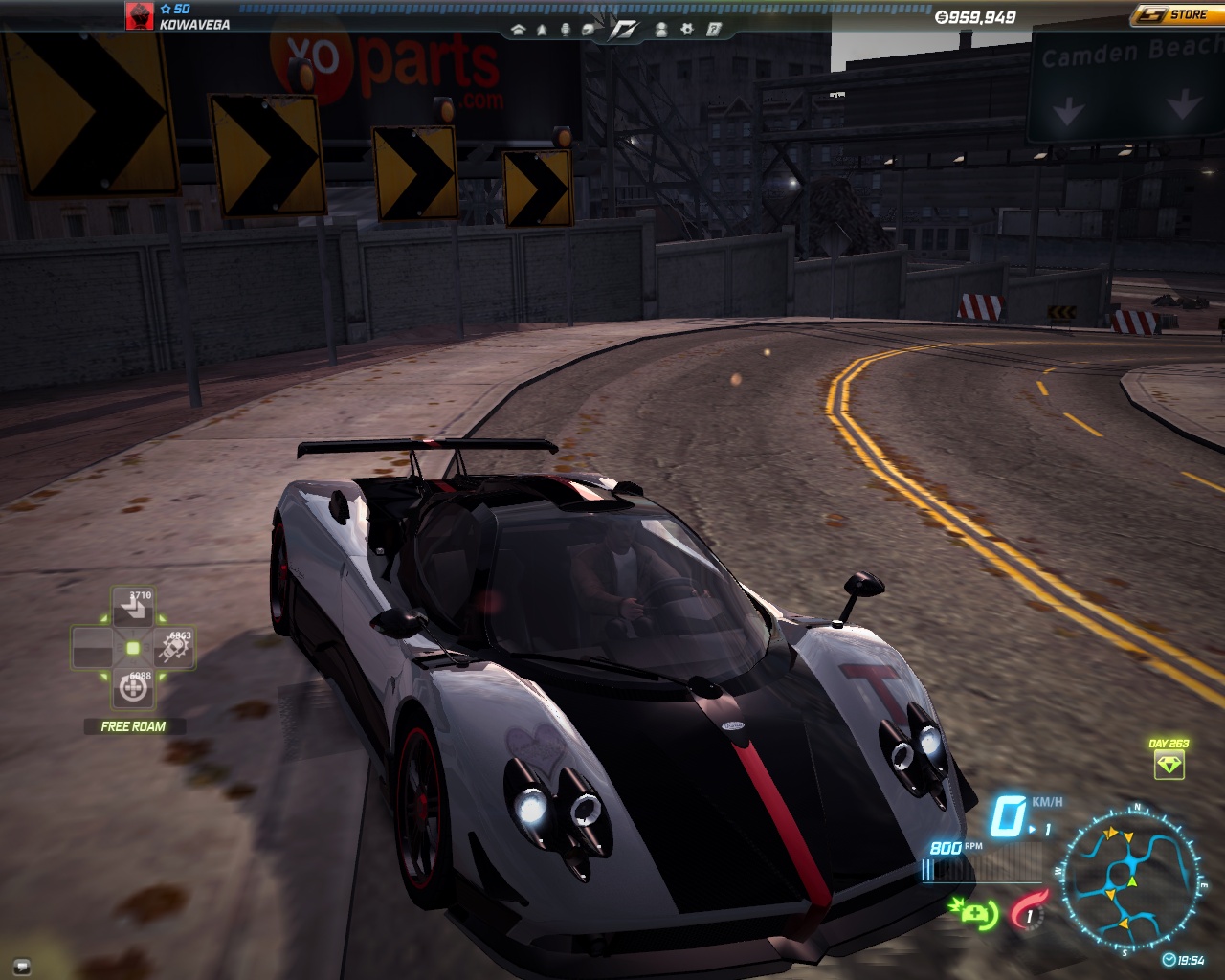Viewport: 1225px width, 980px height.
Task: Click the green car repair status icon
Action: pyautogui.click(x=973, y=912)
